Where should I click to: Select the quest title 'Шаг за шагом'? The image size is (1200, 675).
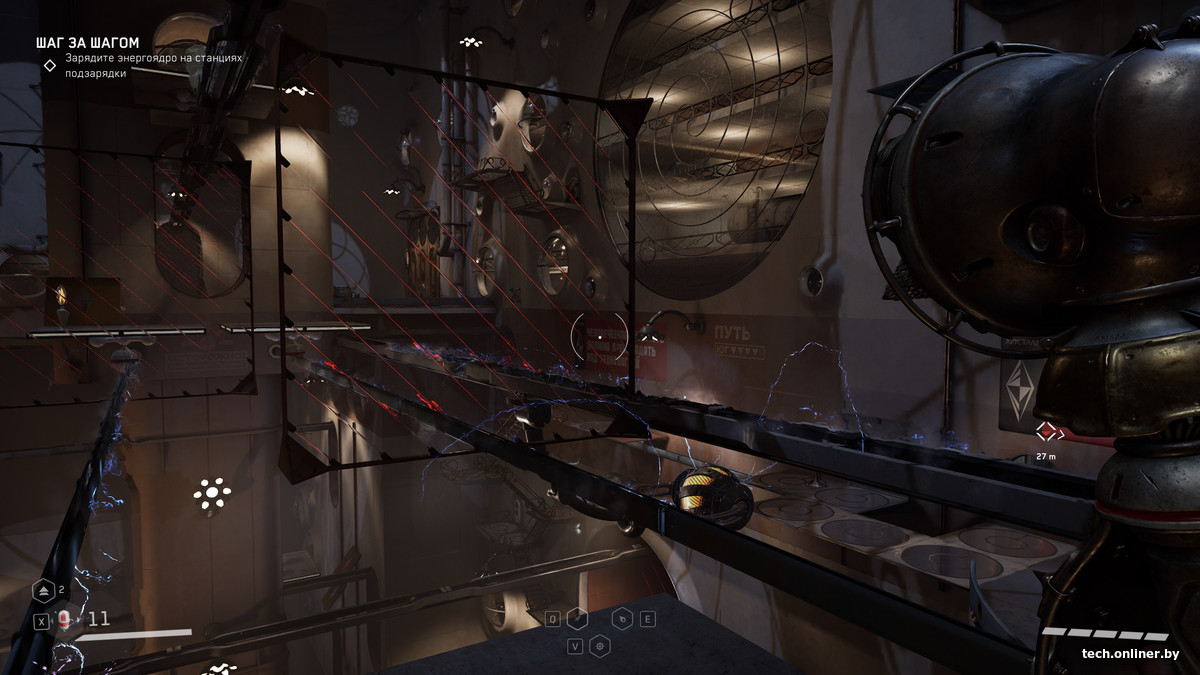(x=87, y=43)
